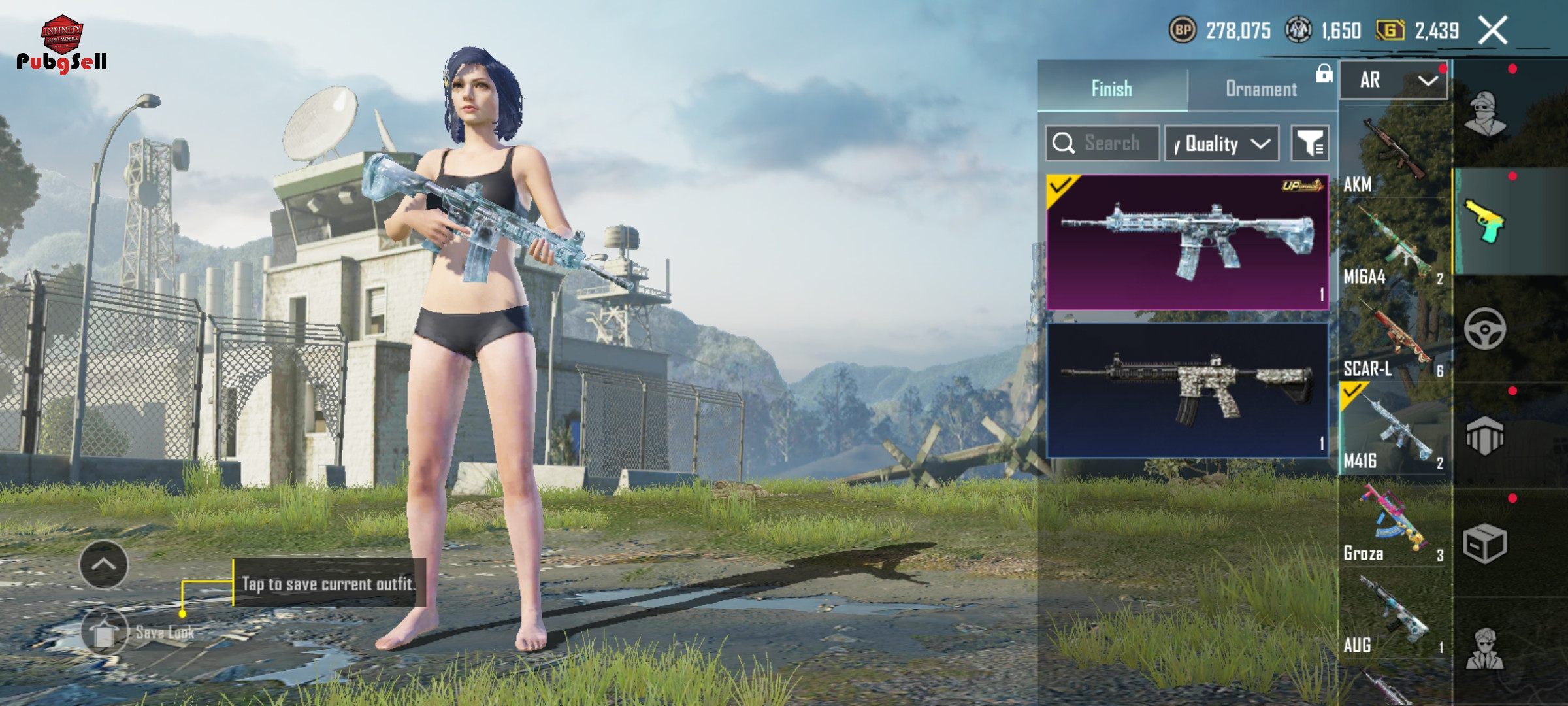The image size is (1568, 706).
Task: Click the weapon skin Search field
Action: [1111, 143]
